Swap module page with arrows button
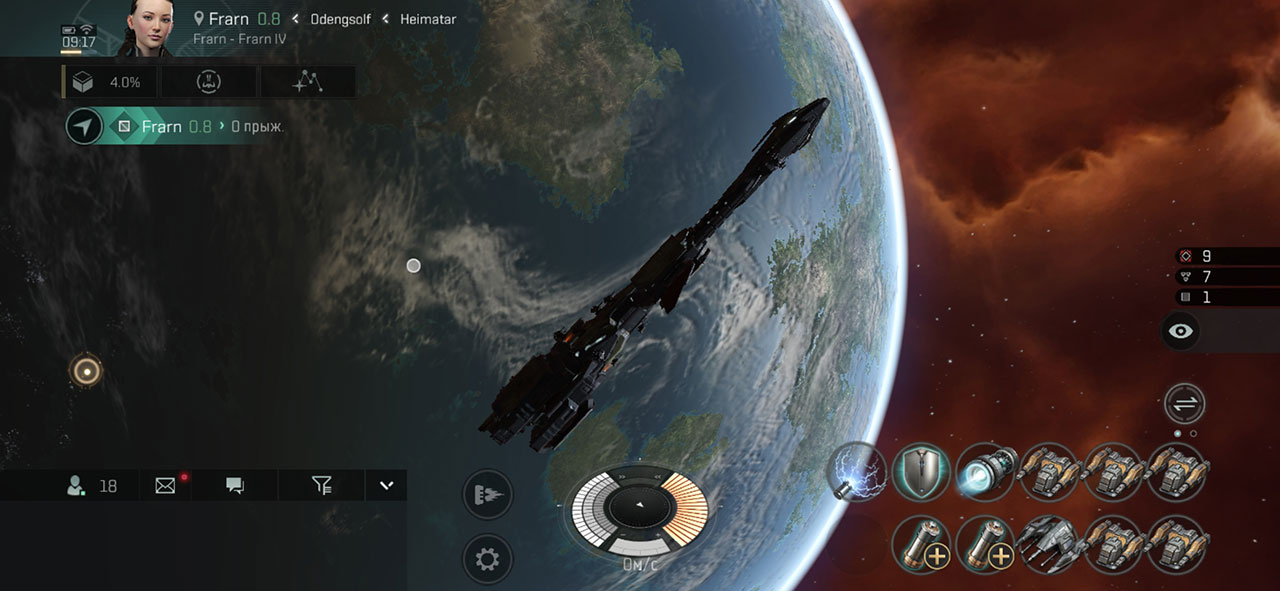The image size is (1280, 591). tap(1185, 404)
